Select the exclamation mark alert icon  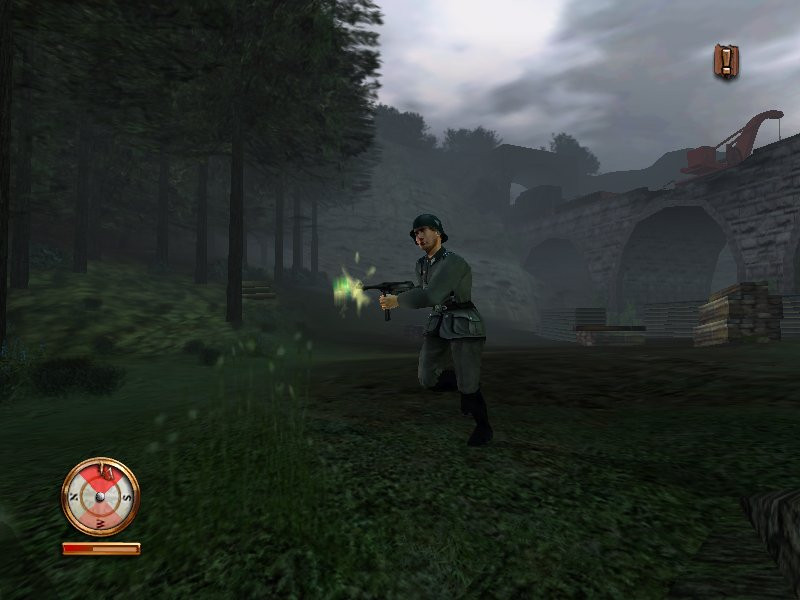pos(726,61)
